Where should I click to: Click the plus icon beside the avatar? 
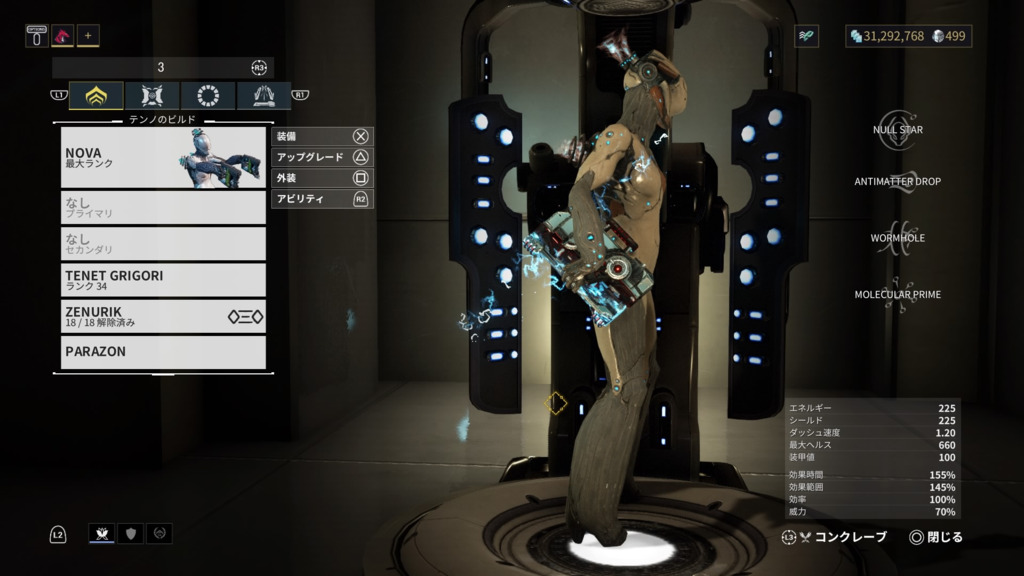tap(88, 36)
